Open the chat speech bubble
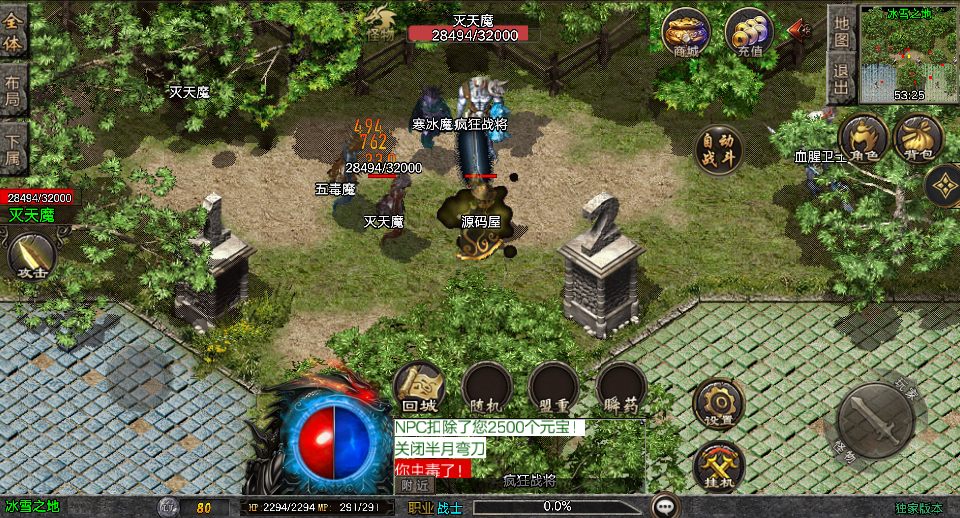Viewport: 960px width, 518px height. 665,506
